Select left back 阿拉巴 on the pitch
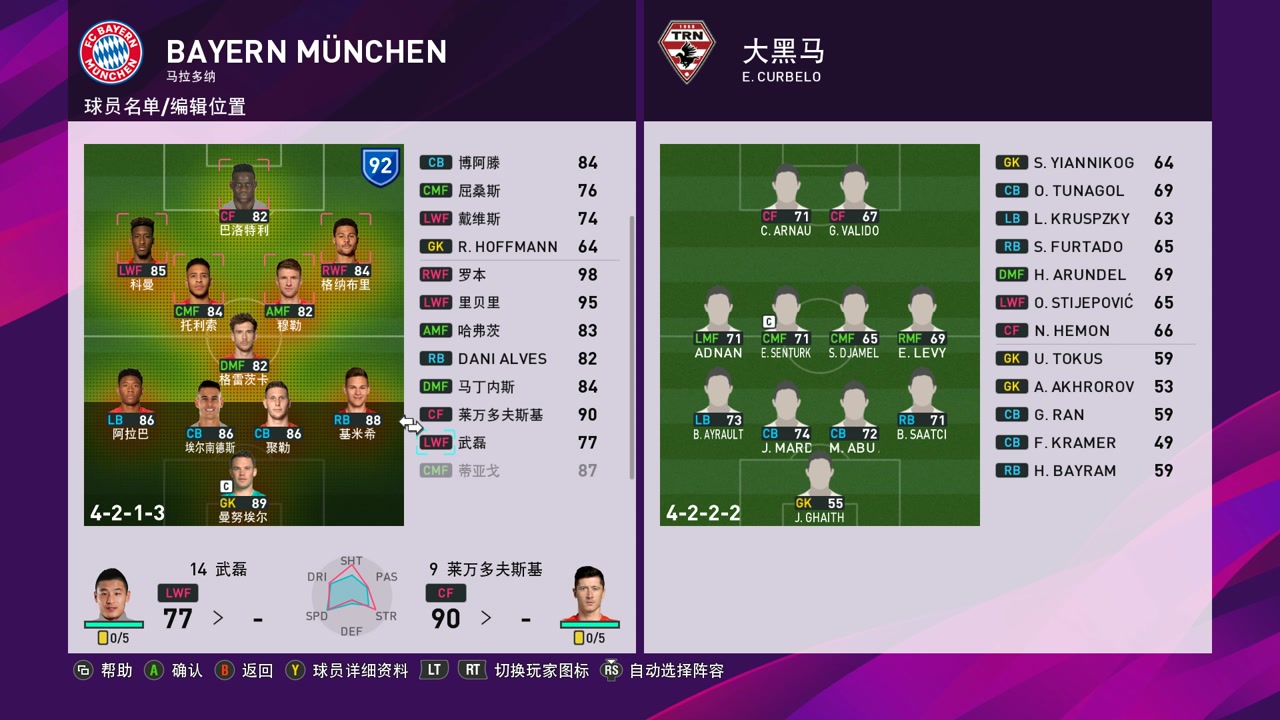 pos(130,404)
